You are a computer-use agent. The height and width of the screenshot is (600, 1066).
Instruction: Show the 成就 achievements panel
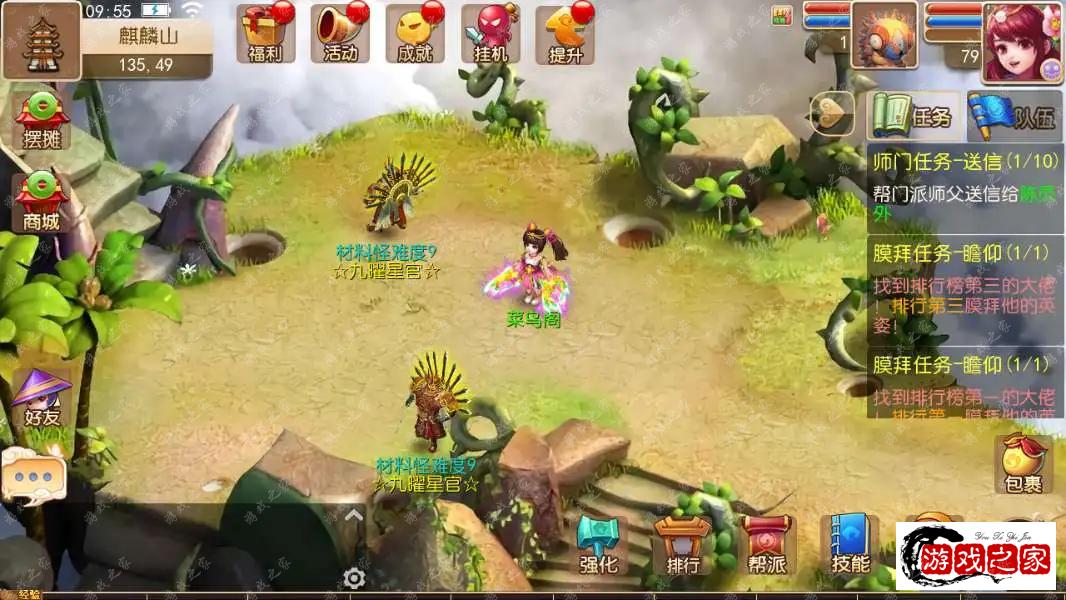tap(415, 33)
